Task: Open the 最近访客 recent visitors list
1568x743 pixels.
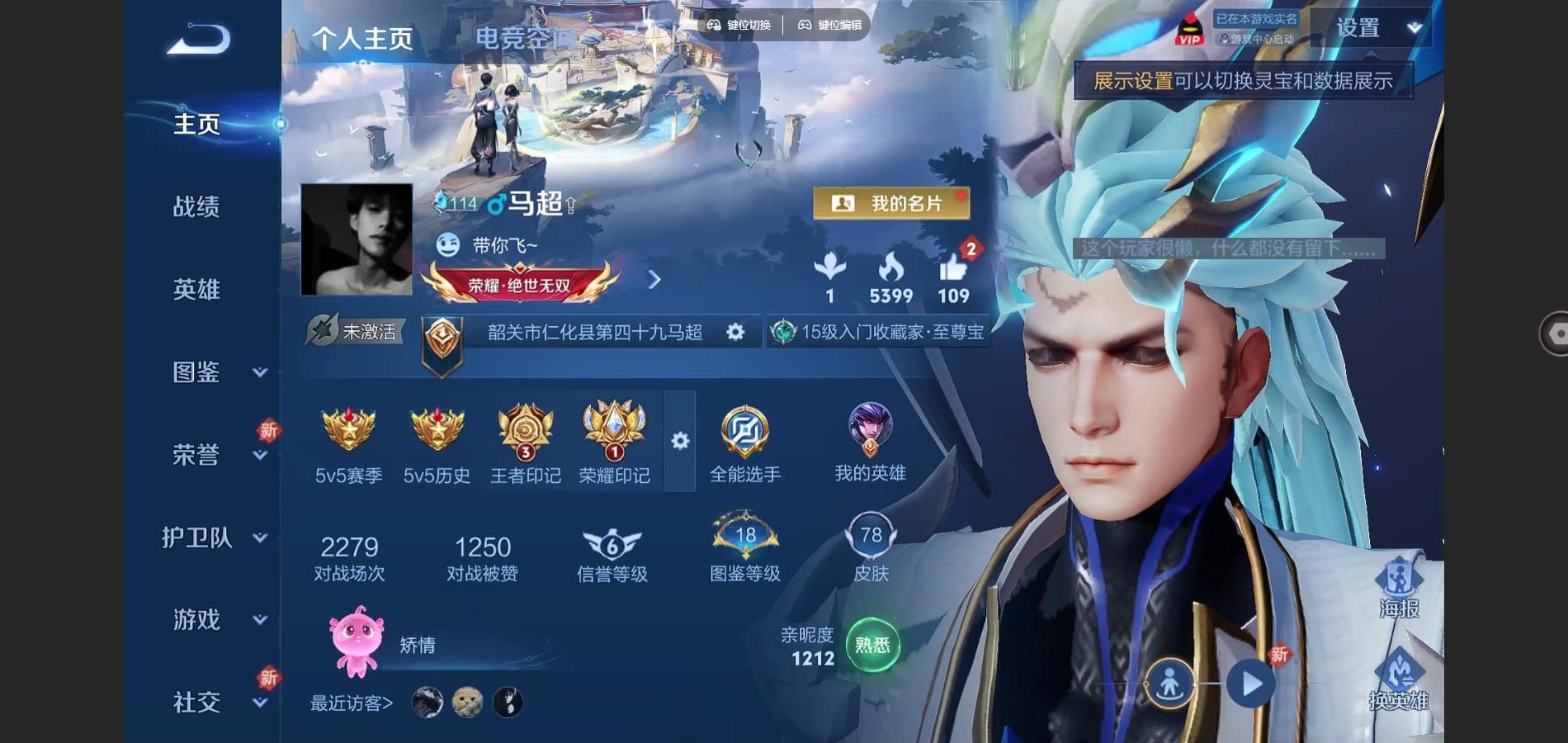Action: click(352, 703)
